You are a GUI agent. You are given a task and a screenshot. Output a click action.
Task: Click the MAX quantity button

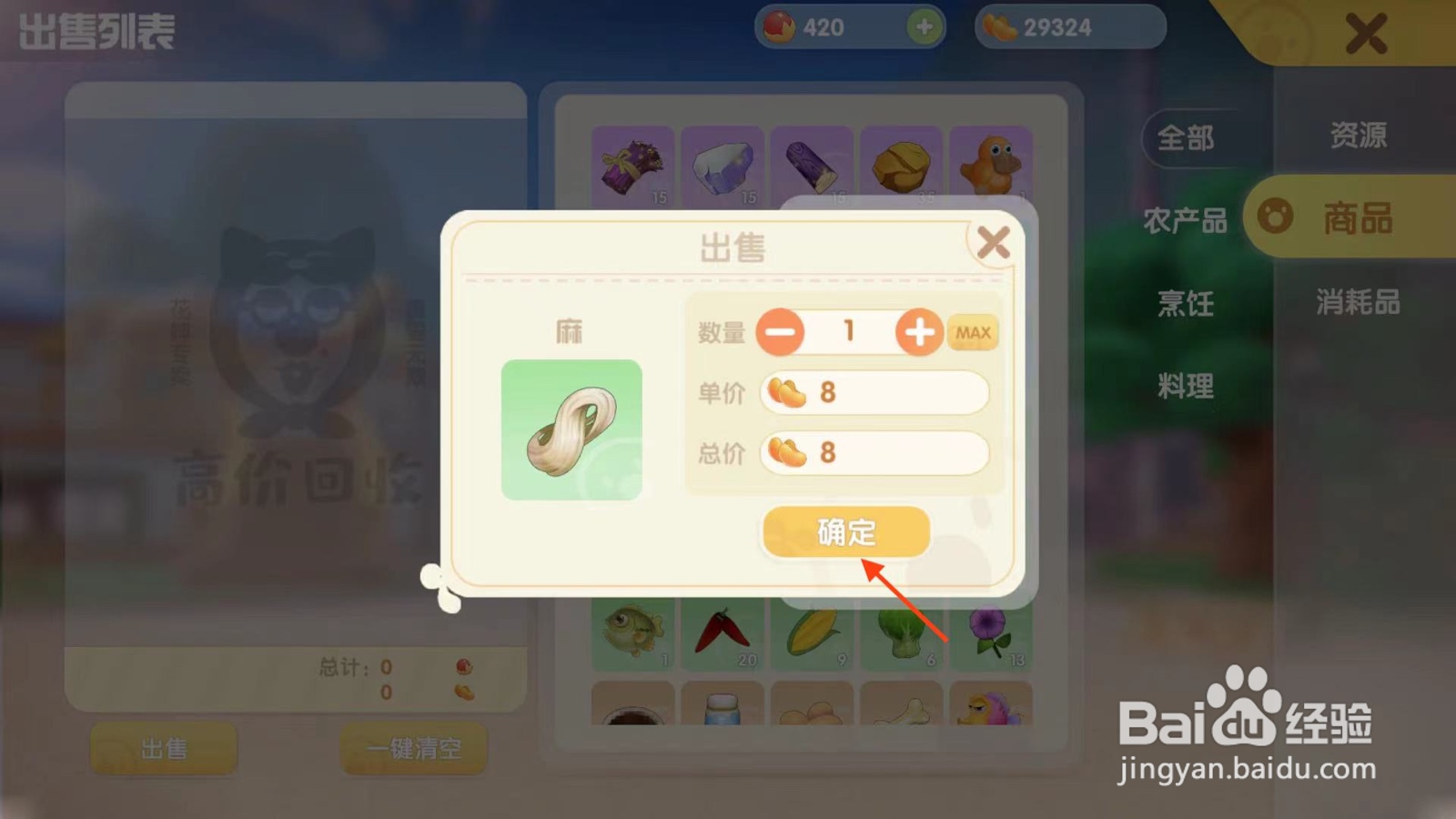[972, 332]
